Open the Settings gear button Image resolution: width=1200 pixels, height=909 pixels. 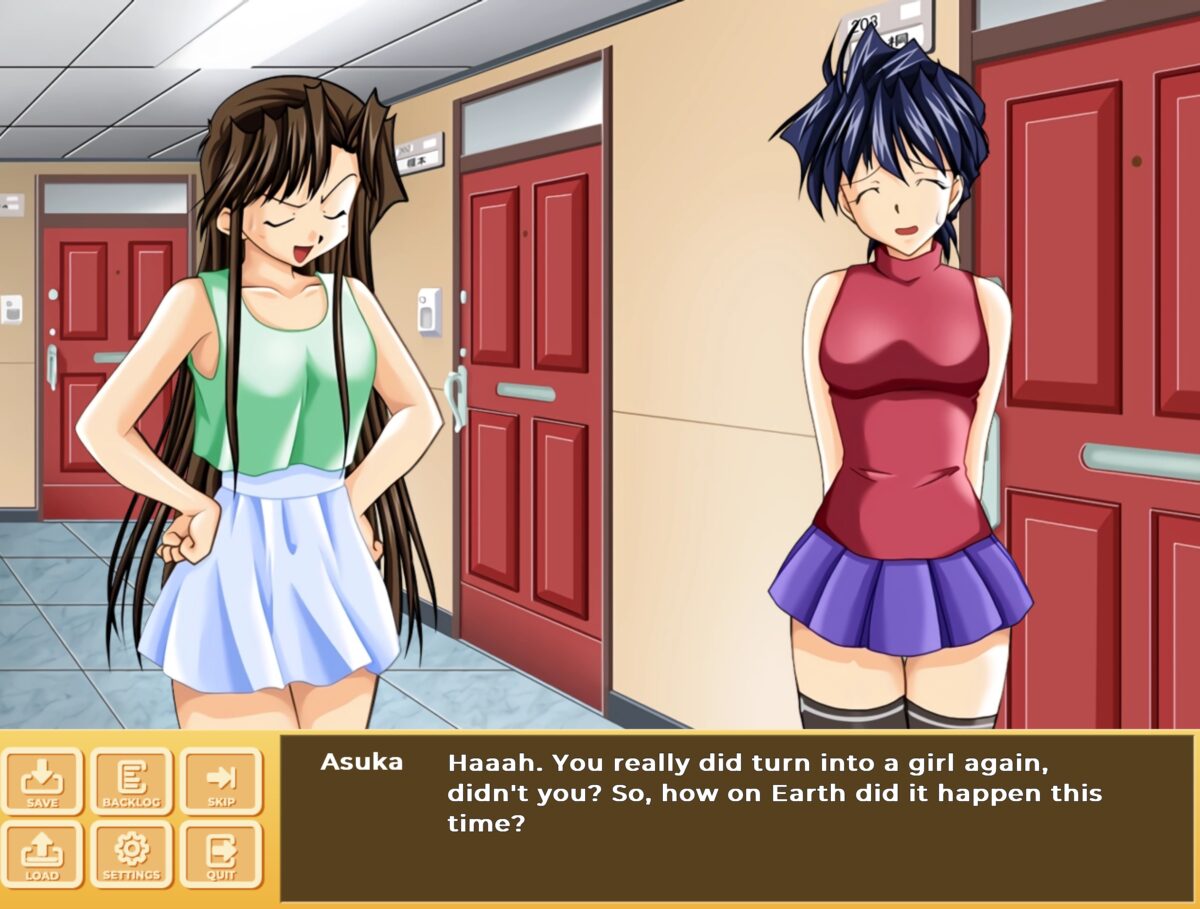click(131, 855)
